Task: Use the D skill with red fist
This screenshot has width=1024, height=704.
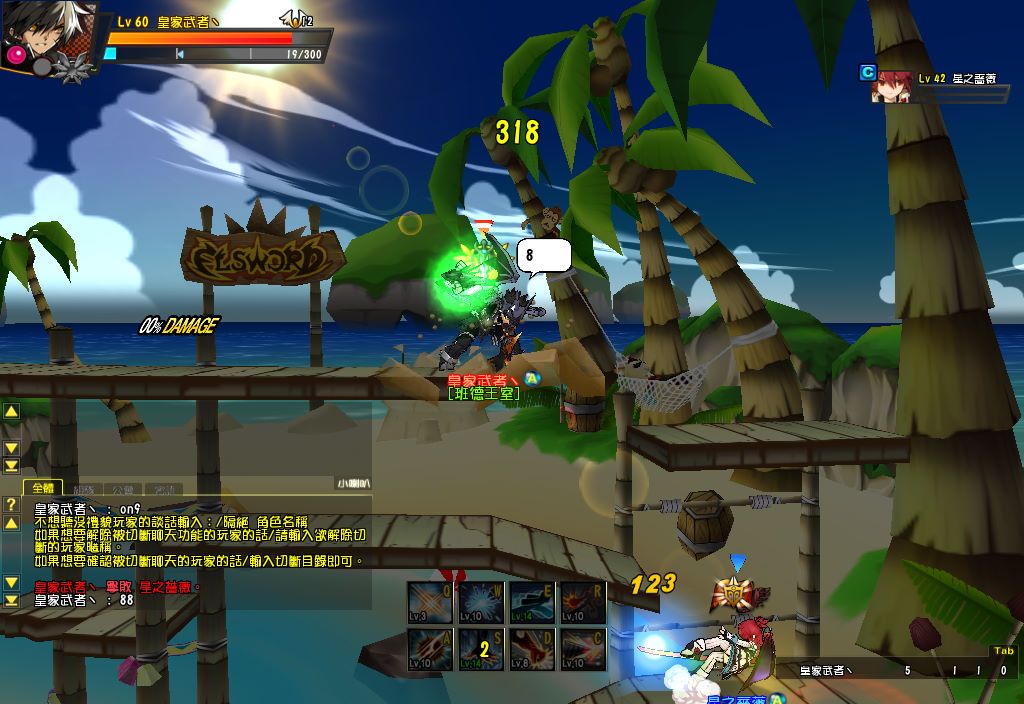Action: point(532,650)
